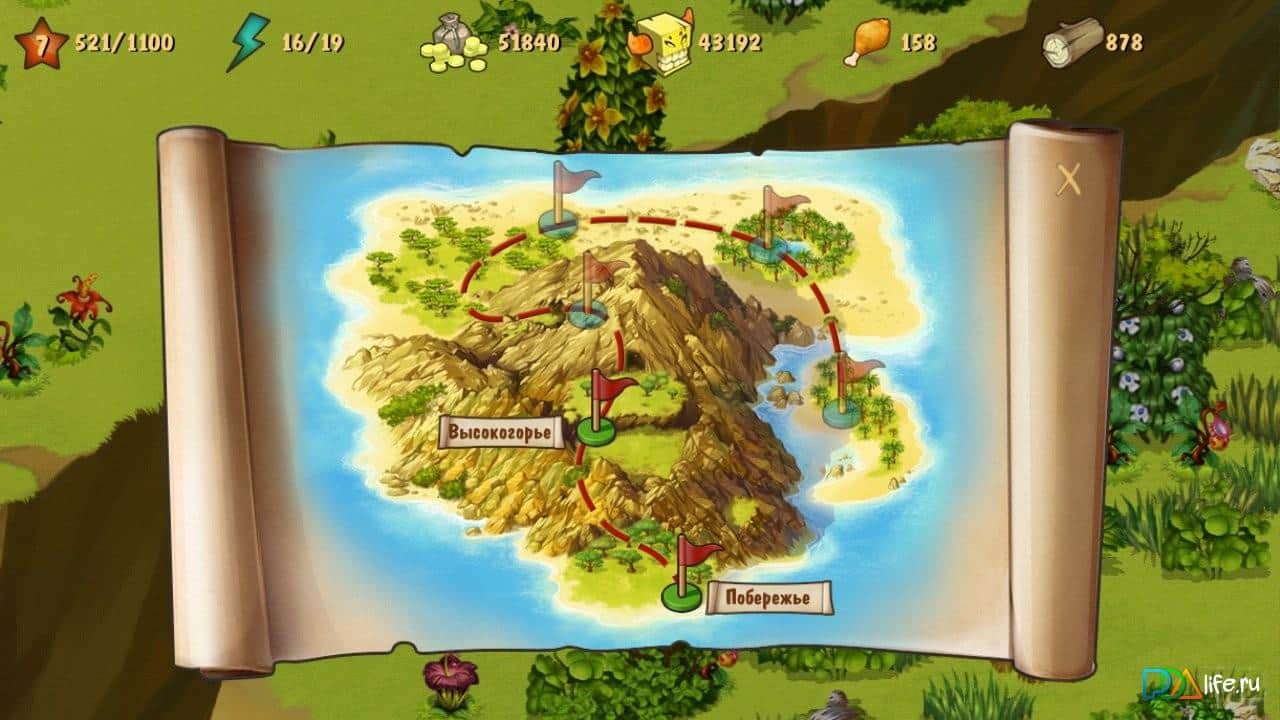
Task: Select the Высокогорье nameplate label
Action: click(500, 433)
